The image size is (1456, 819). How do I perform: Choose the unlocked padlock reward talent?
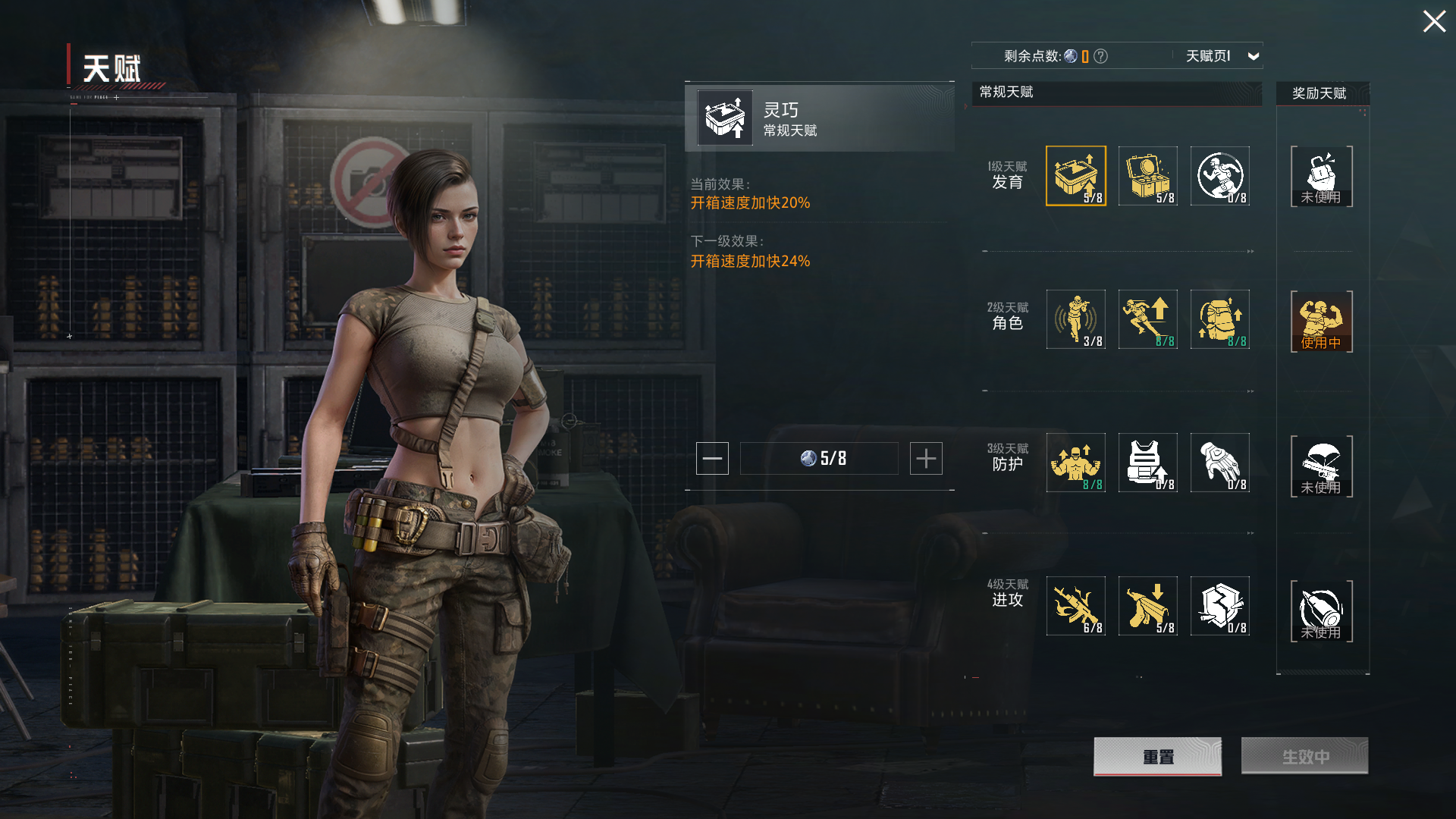click(1321, 177)
